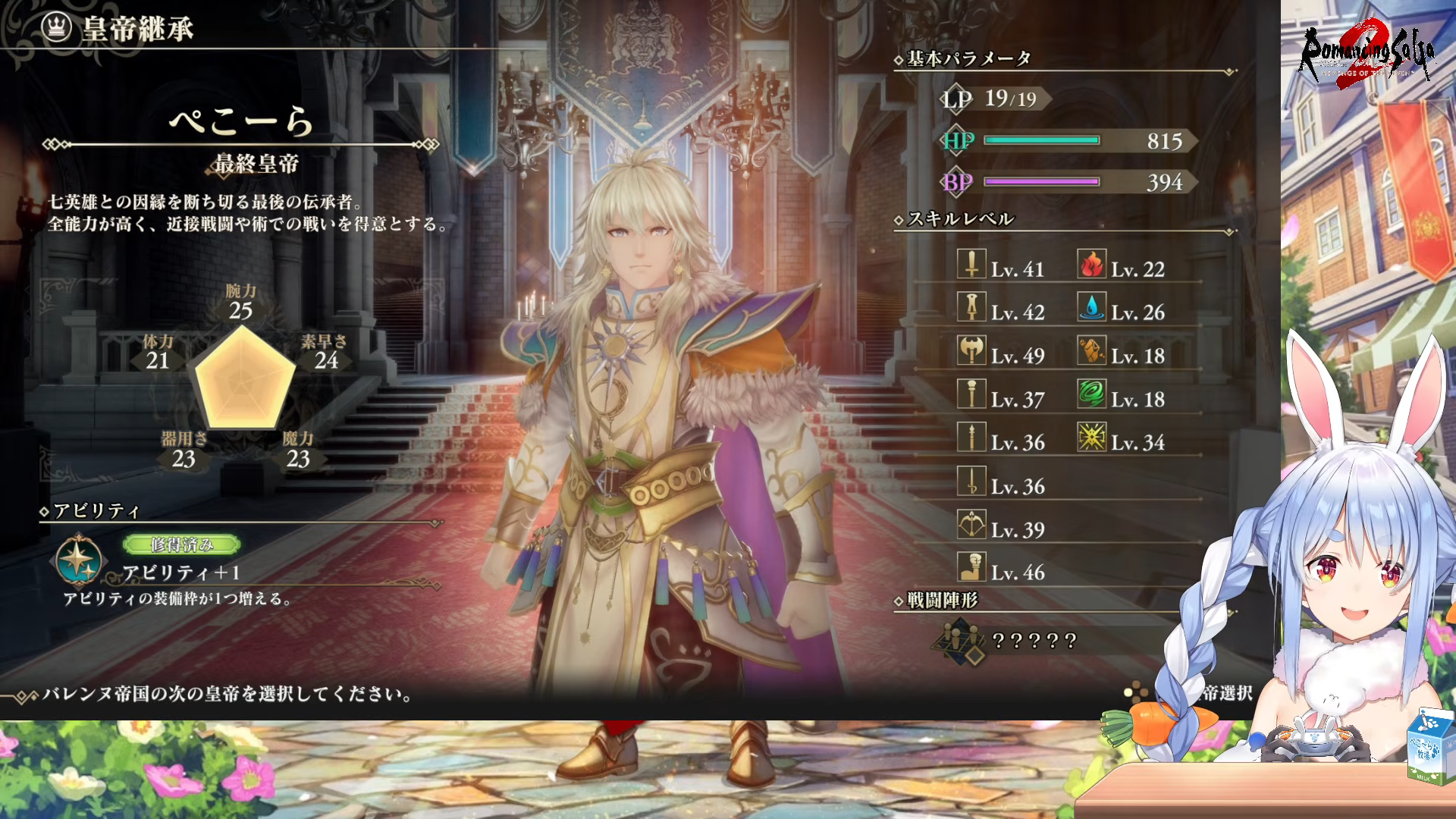Open the unknown ????? battle formation entry
Image resolution: width=1456 pixels, height=819 pixels.
[1034, 642]
